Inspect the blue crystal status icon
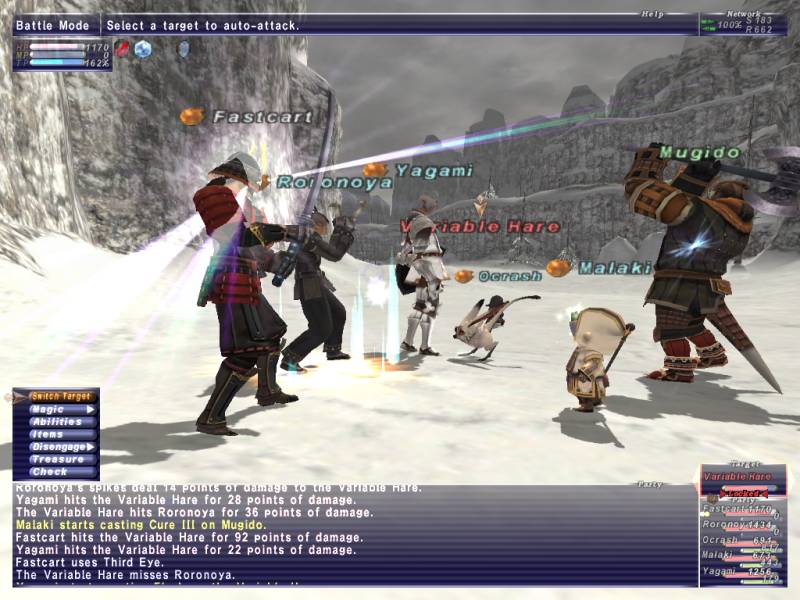This screenshot has height=600, width=800. 143,48
